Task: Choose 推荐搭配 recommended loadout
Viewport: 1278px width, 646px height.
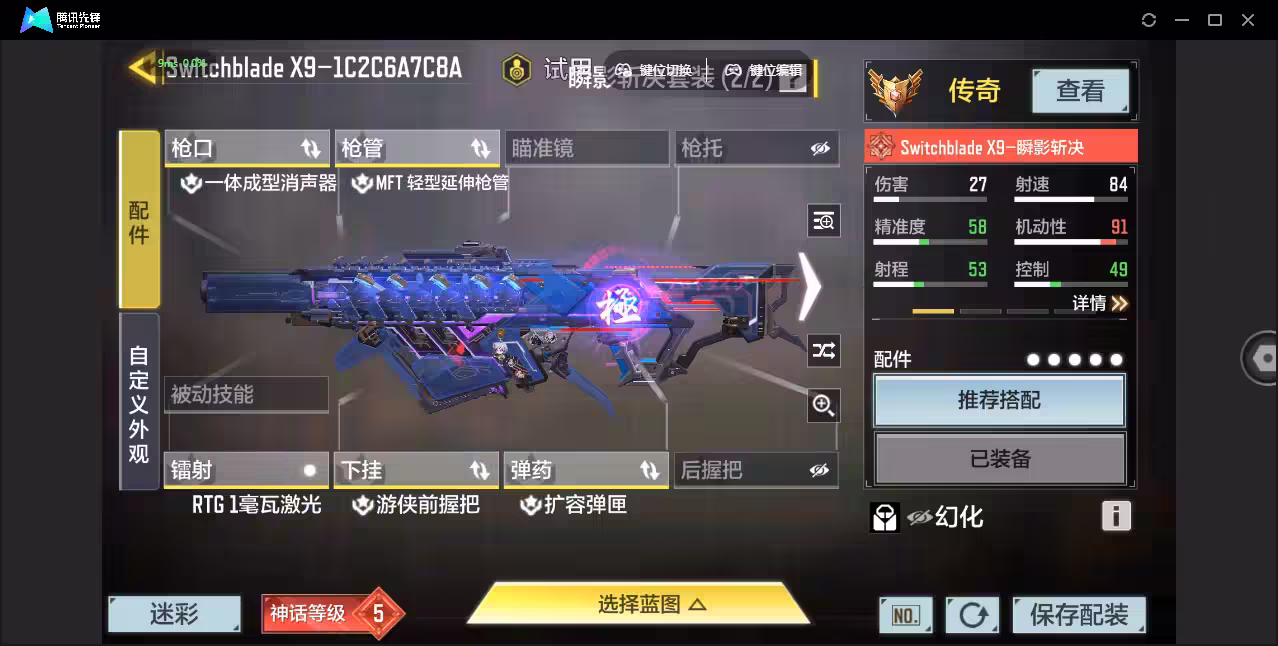Action: pyautogui.click(x=999, y=401)
